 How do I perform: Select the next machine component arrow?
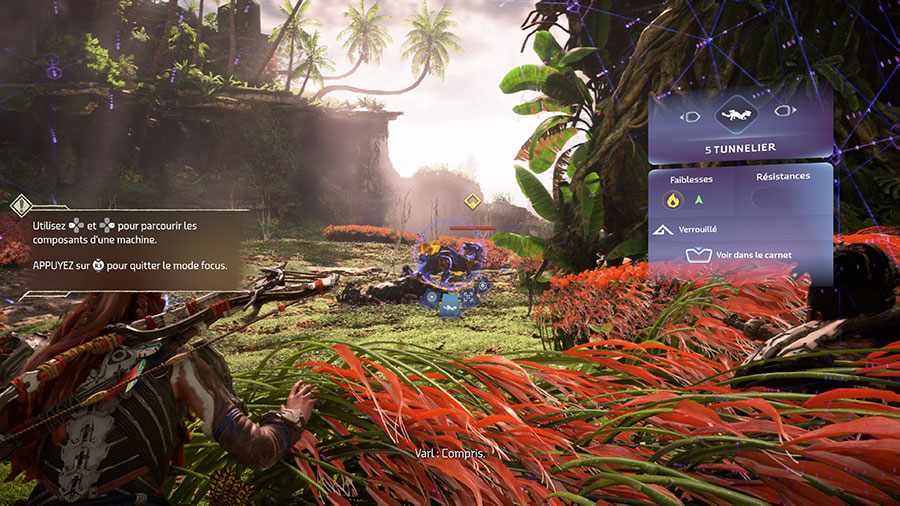[786, 113]
